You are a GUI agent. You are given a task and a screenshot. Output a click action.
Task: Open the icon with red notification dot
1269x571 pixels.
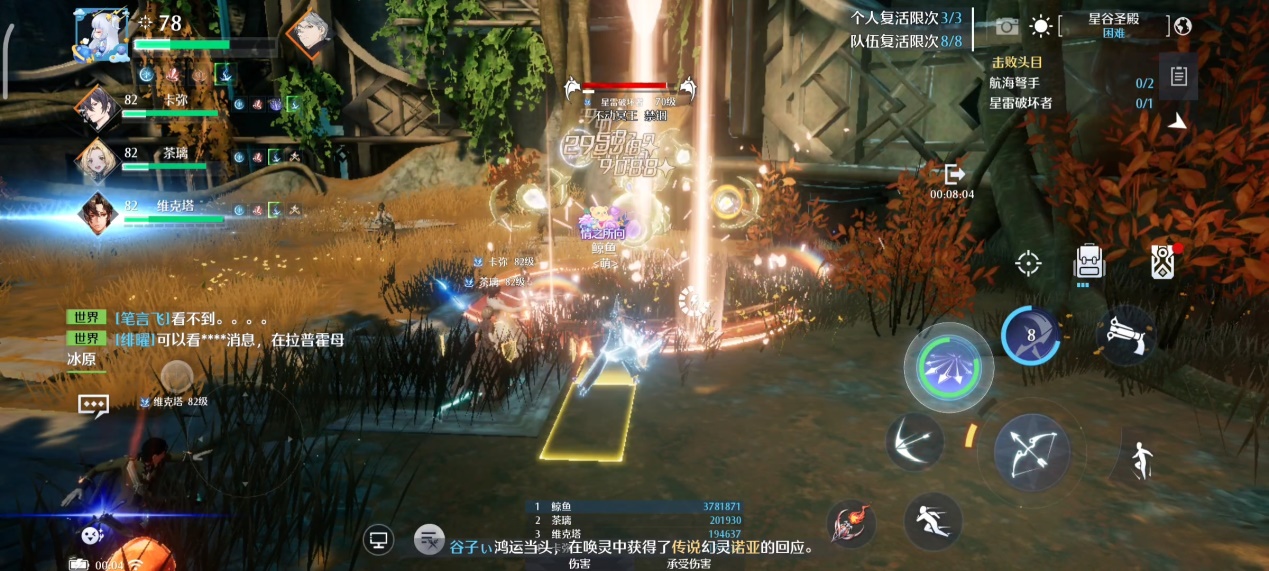[x=1161, y=262]
